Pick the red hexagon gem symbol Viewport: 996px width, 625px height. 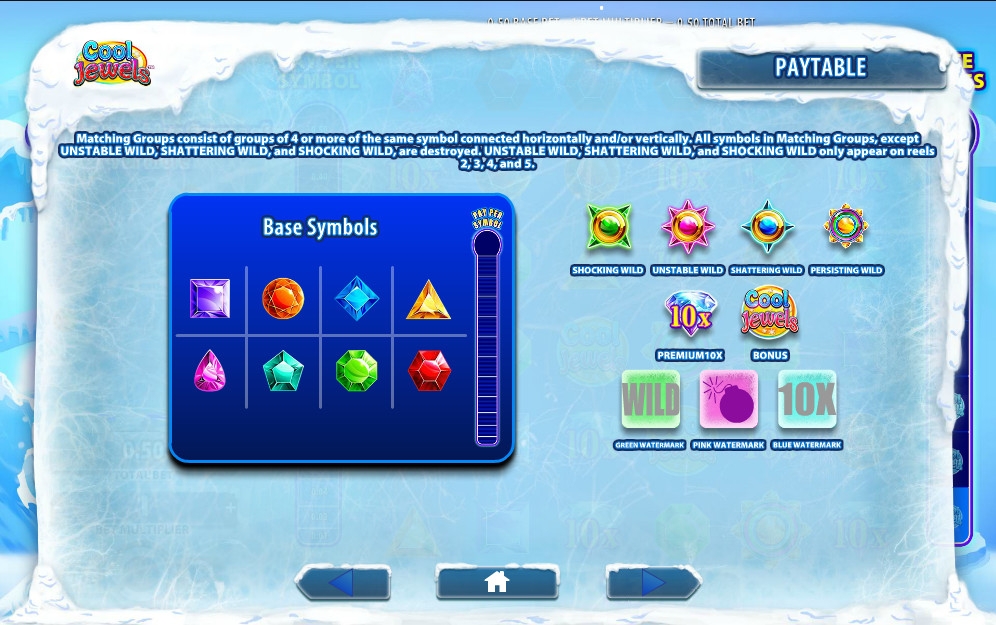coord(429,371)
